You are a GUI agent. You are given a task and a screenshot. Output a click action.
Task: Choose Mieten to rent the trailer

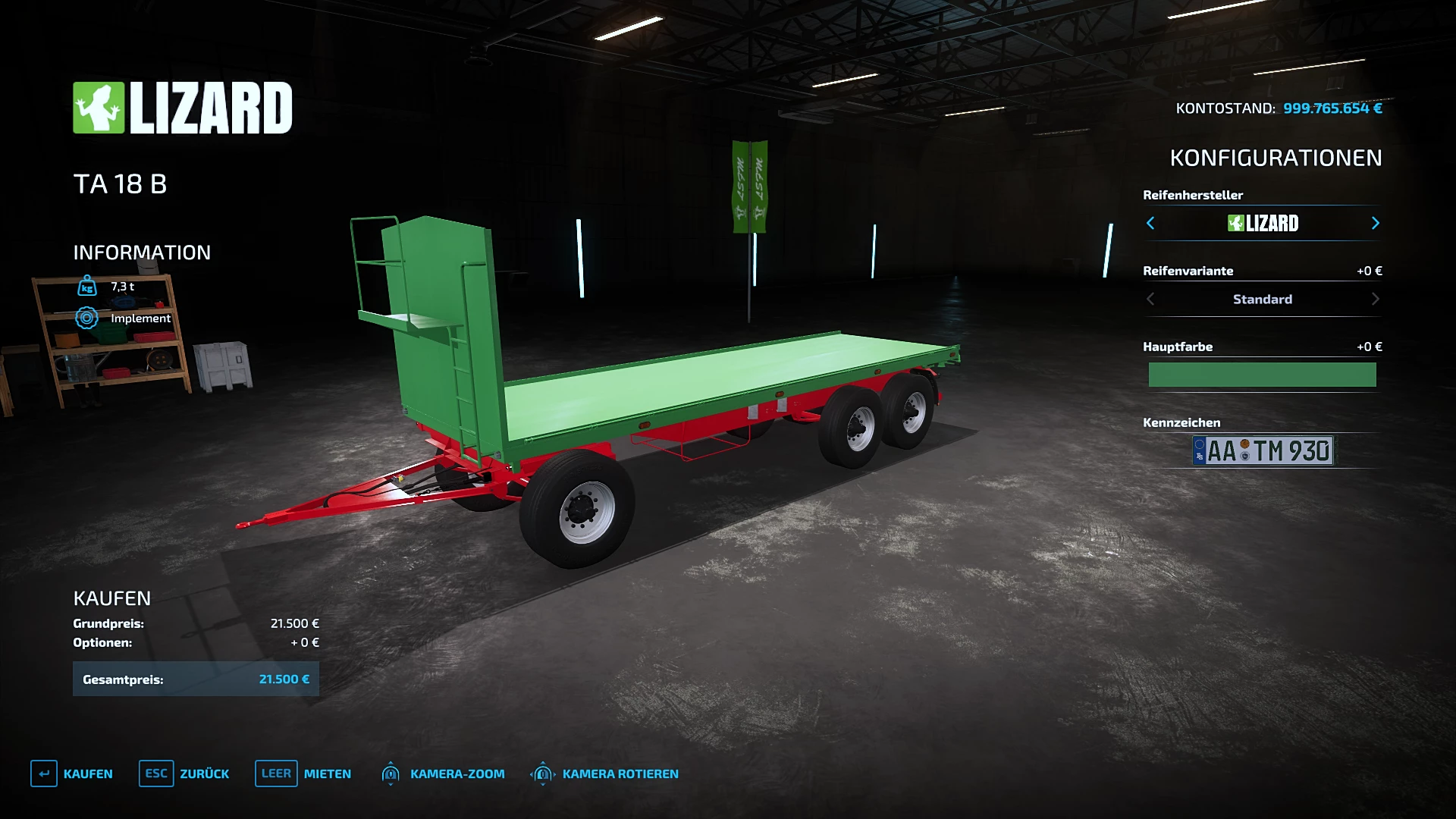(x=326, y=773)
